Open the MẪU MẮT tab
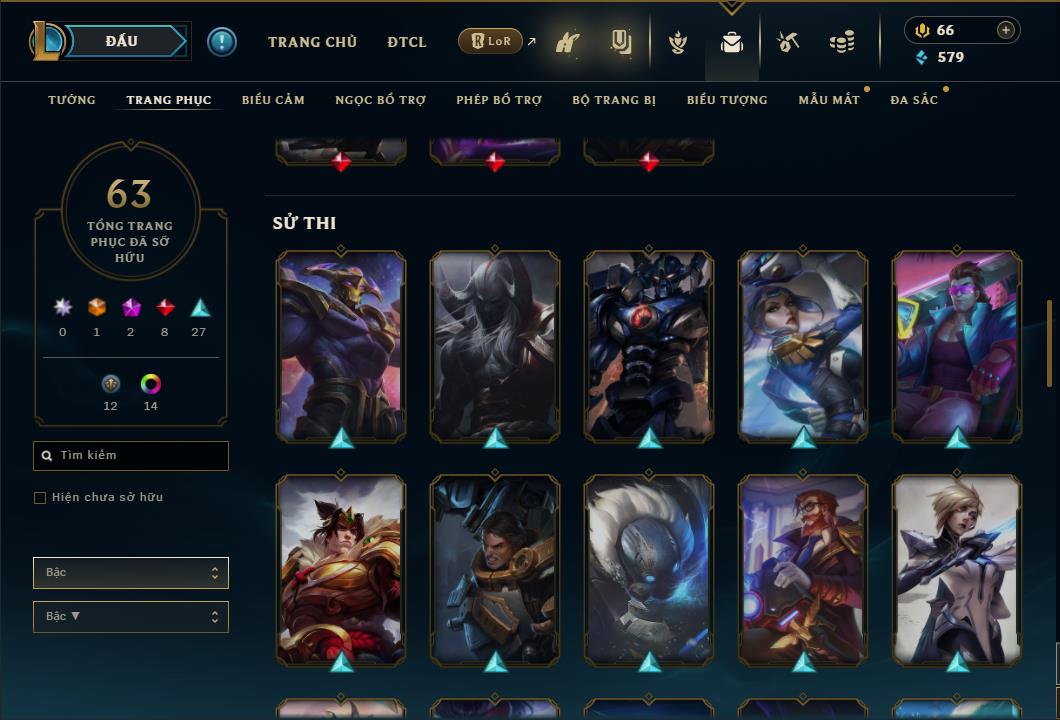Image resolution: width=1060 pixels, height=720 pixels. (x=829, y=100)
